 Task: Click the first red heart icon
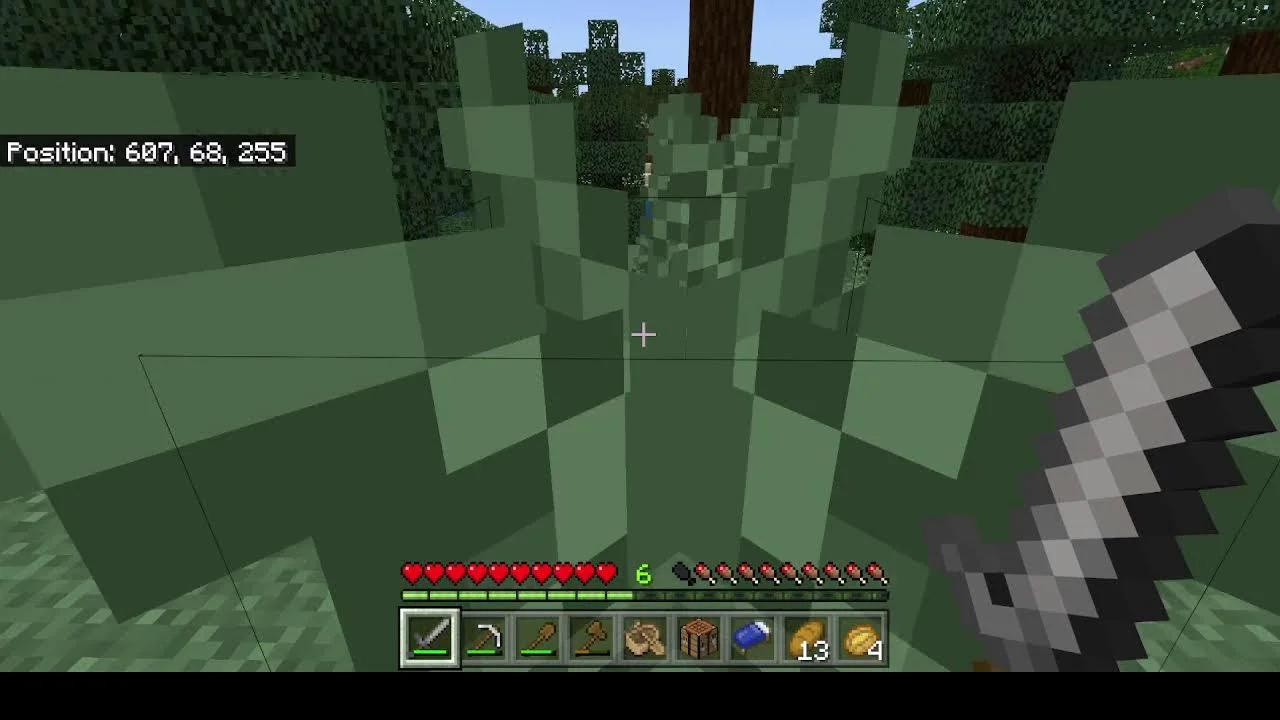pyautogui.click(x=410, y=572)
